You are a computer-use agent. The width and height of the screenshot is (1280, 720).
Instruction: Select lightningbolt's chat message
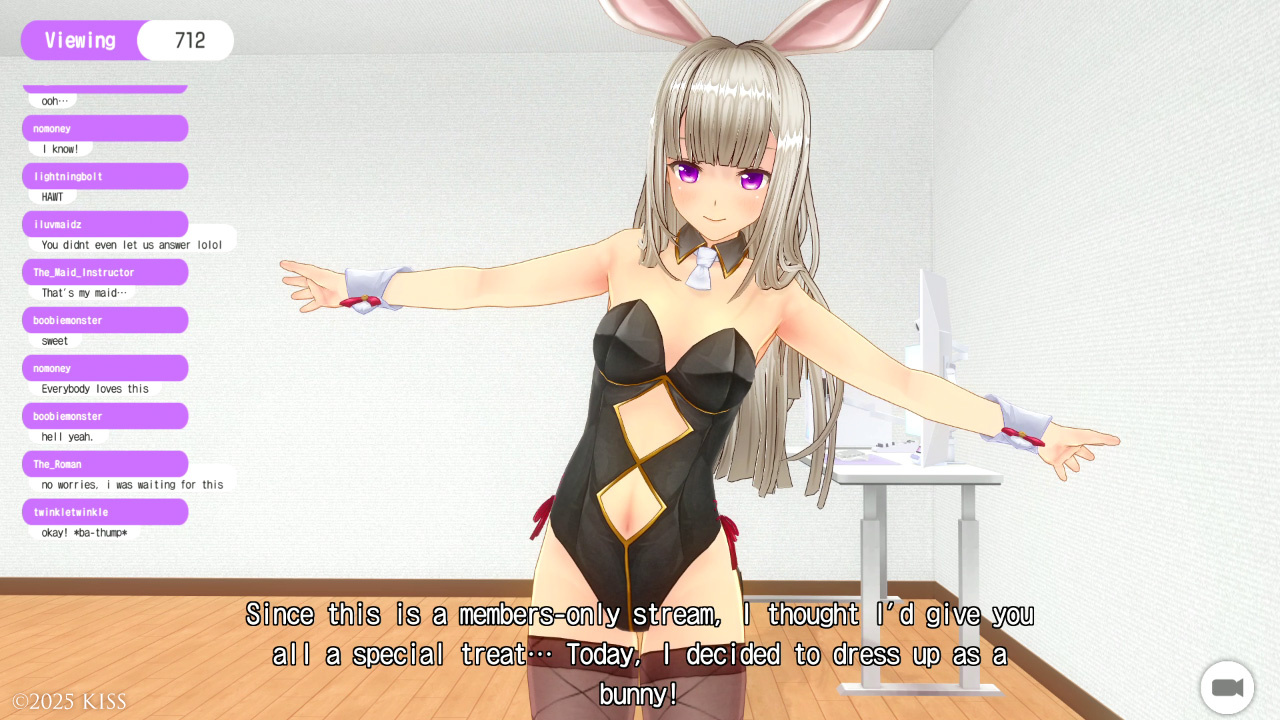(53, 197)
